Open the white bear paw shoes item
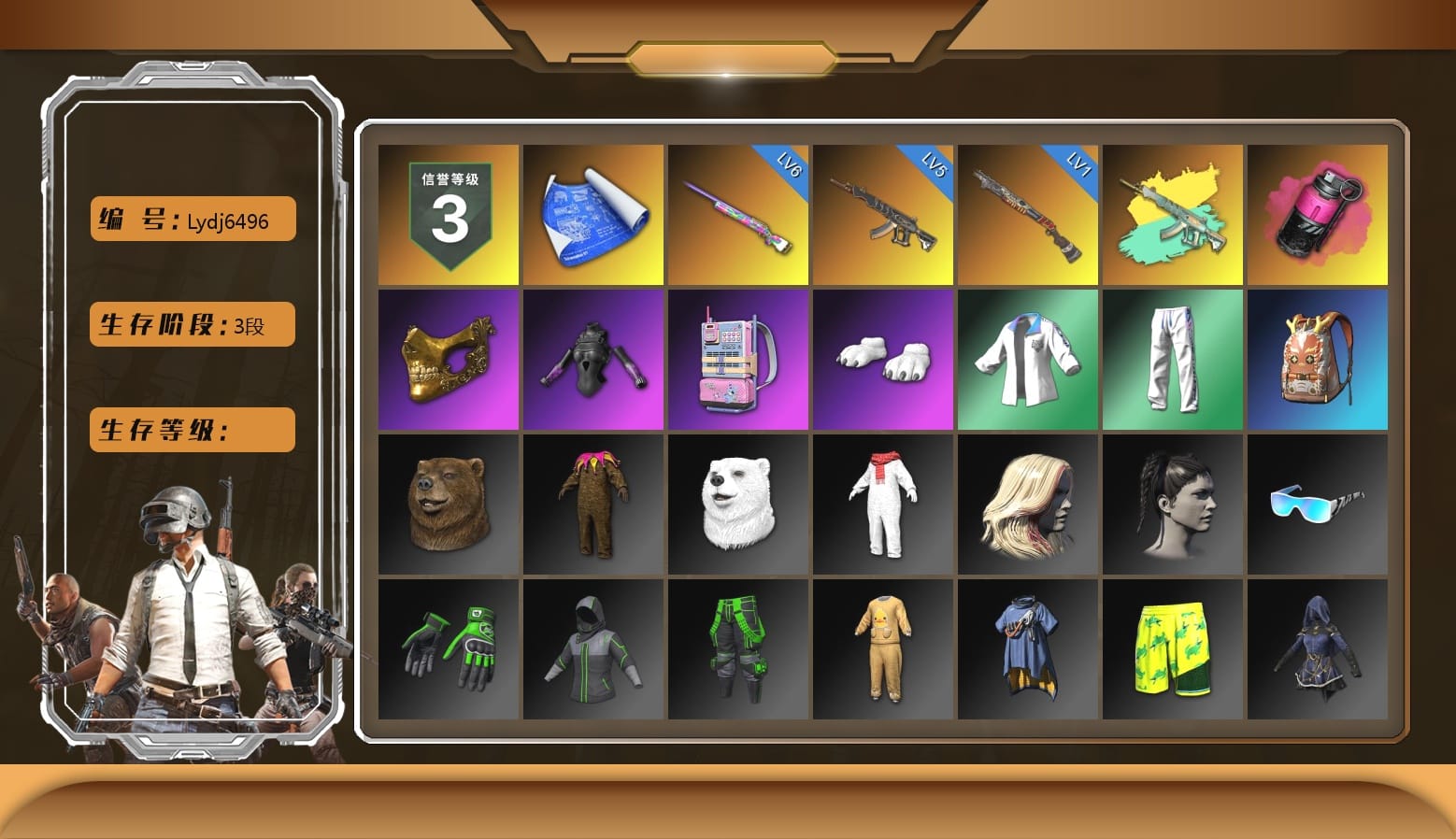The image size is (1456, 839). [882, 359]
